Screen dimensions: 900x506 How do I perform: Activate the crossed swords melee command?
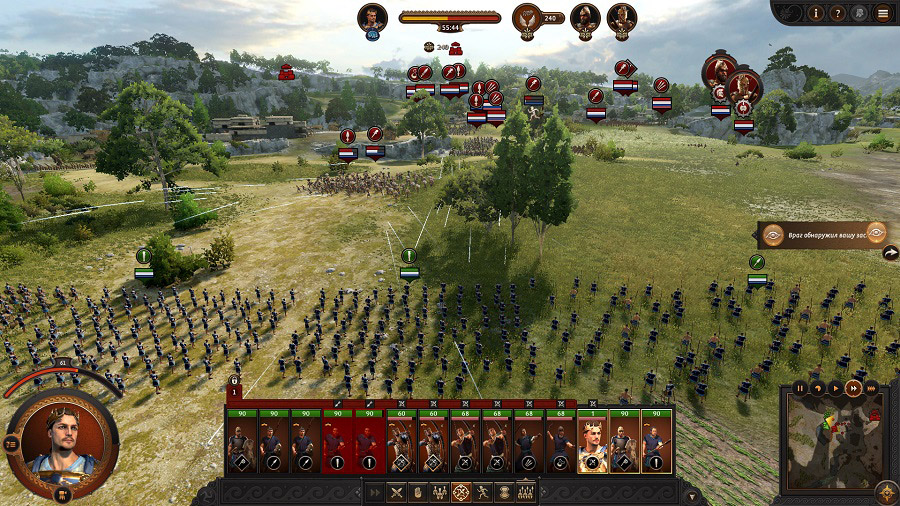396,492
